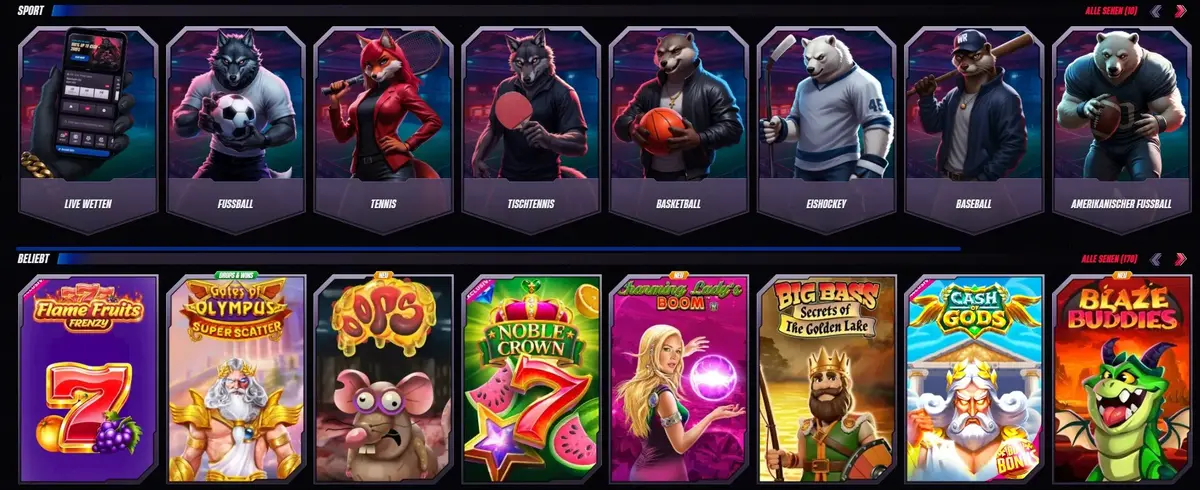Show all 170 popular games
This screenshot has height=490, width=1200.
[x=1109, y=259]
